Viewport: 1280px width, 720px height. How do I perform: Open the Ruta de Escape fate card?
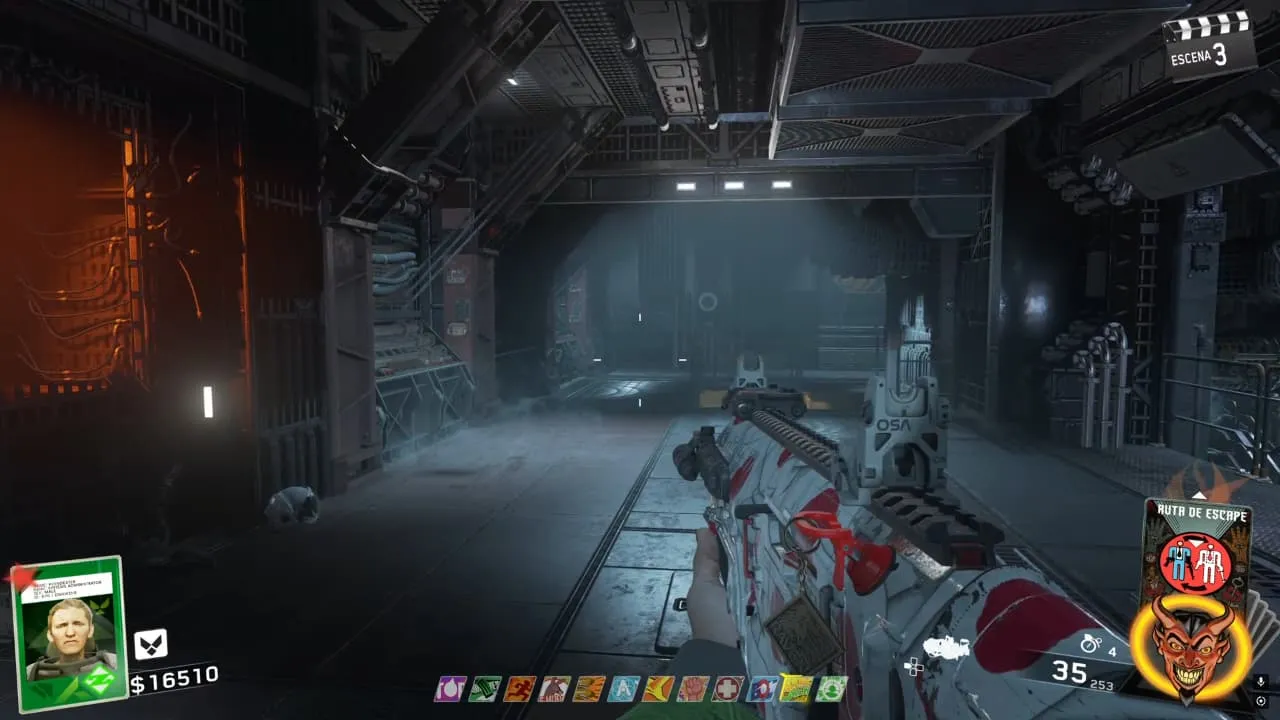[x=1197, y=550]
